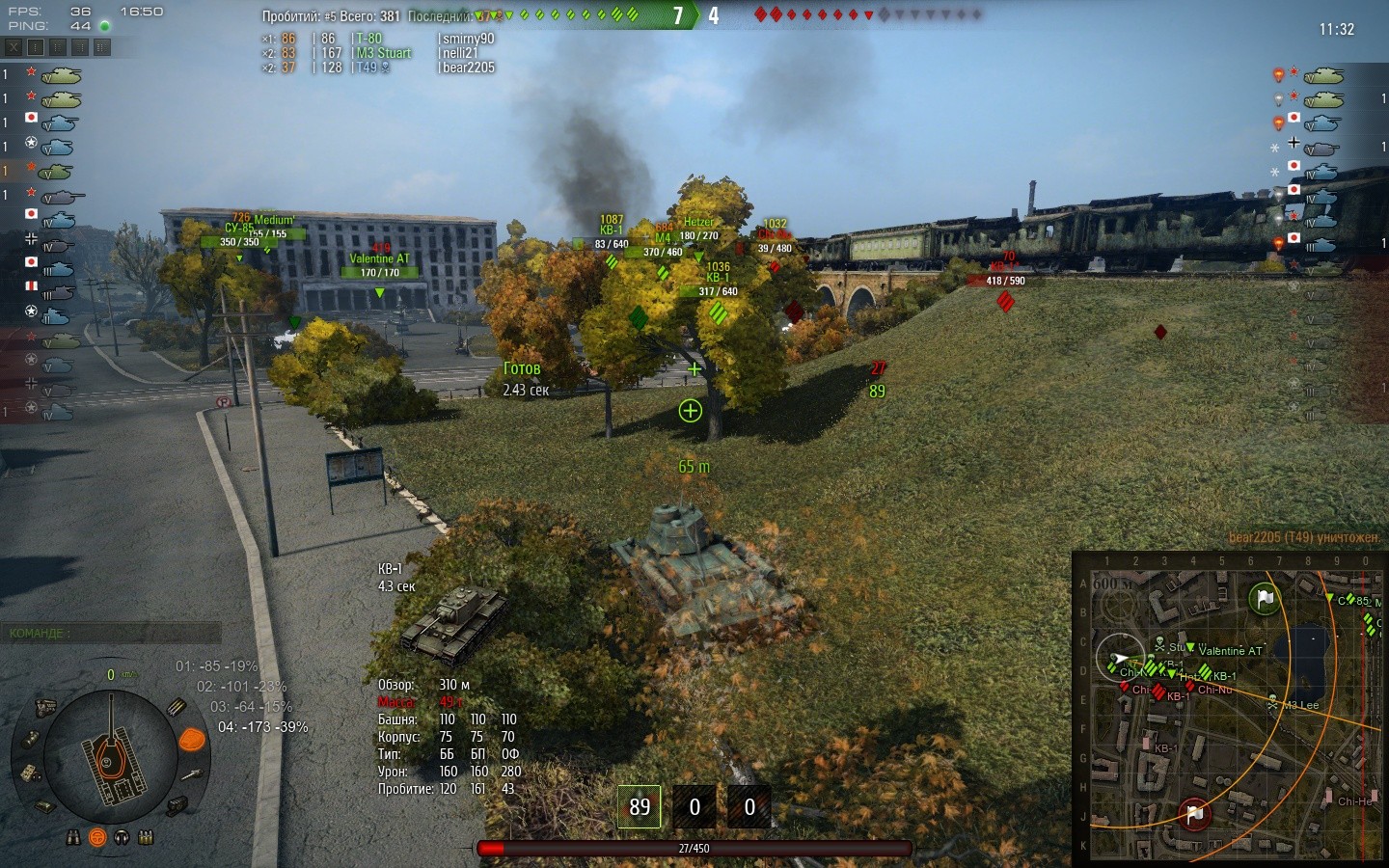Click the headphones radio operator crew icon
This screenshot has width=1389, height=868.
[122, 837]
